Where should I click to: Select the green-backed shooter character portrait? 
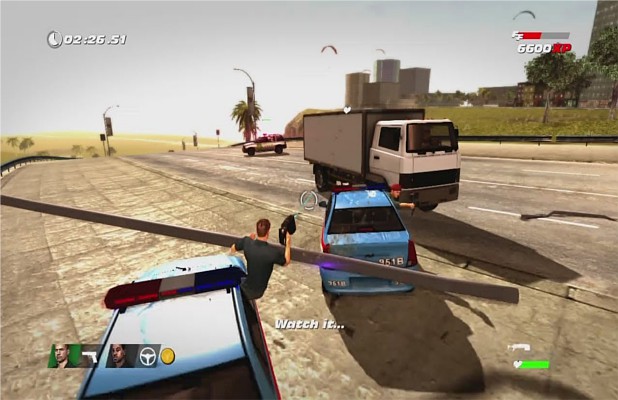click(x=61, y=355)
